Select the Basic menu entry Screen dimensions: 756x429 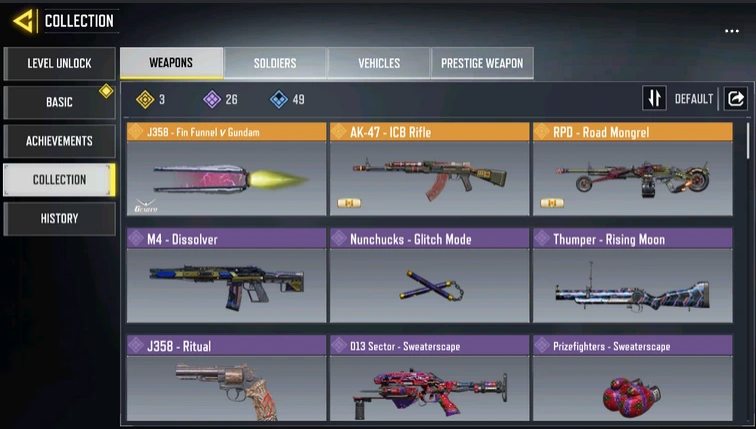tap(59, 102)
